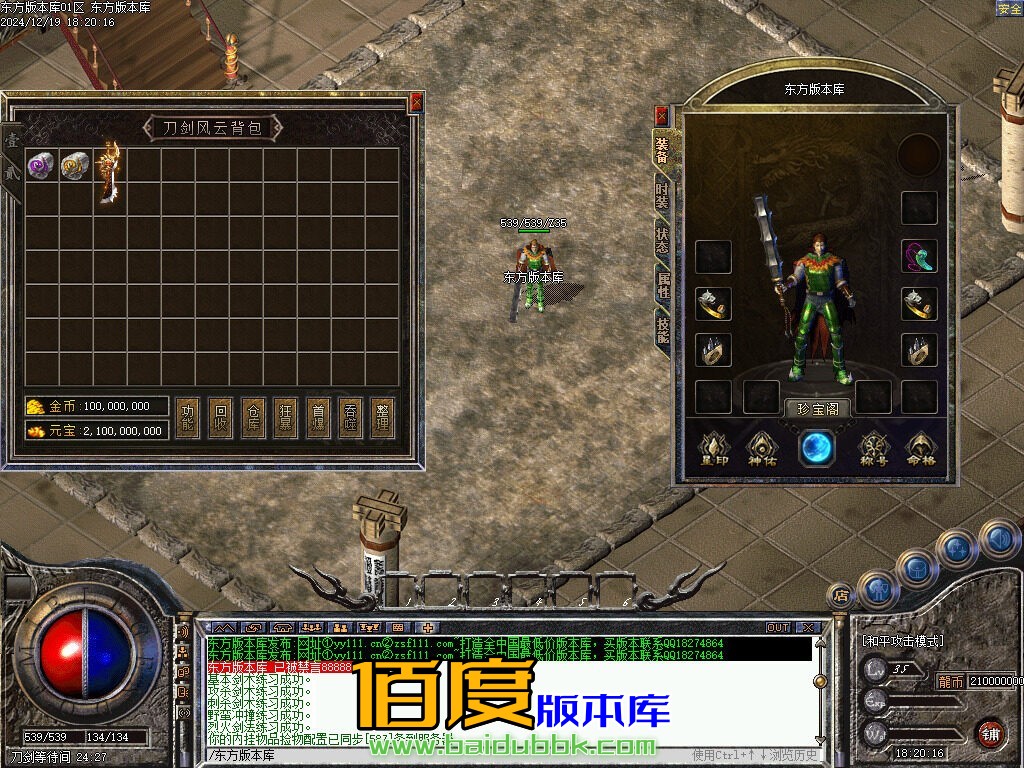Image resolution: width=1024 pixels, height=768 pixels.
Task: Click the 回收 recycle button
Action: 220,419
